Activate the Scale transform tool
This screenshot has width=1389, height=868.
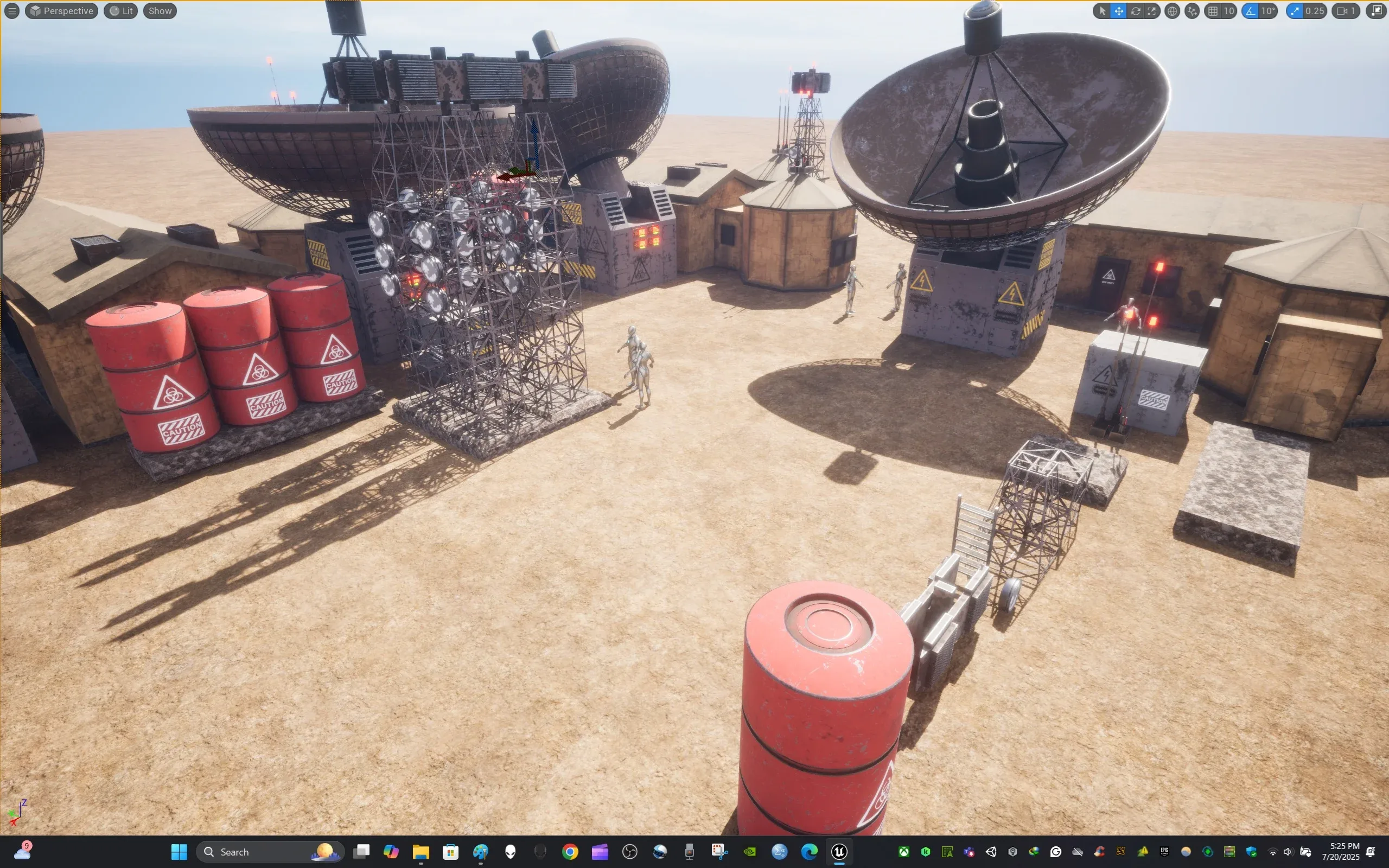click(x=1151, y=11)
